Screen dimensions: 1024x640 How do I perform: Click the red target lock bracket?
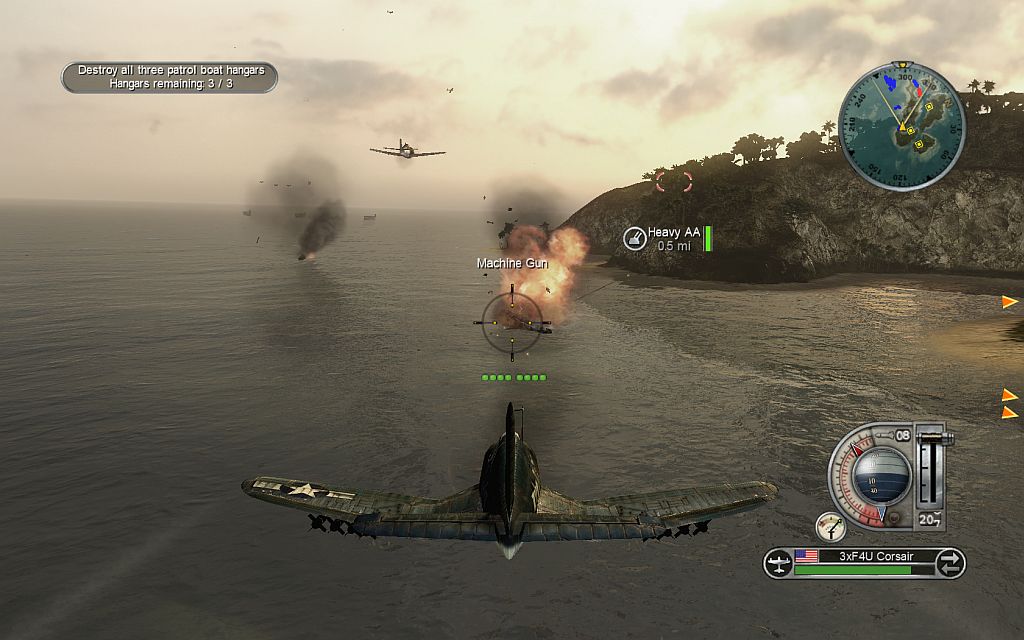[673, 181]
